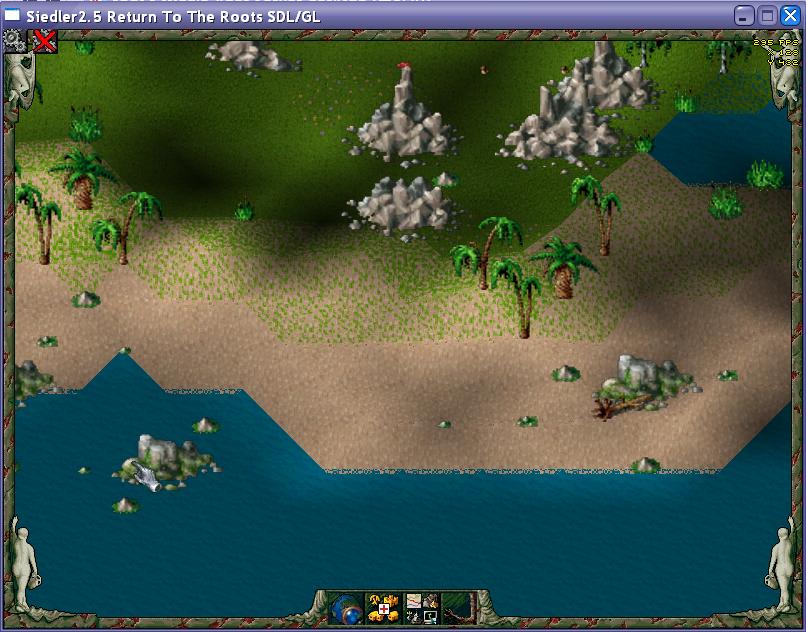Click the red X crossed-gears icon
The width and height of the screenshot is (806, 632).
pyautogui.click(x=45, y=40)
